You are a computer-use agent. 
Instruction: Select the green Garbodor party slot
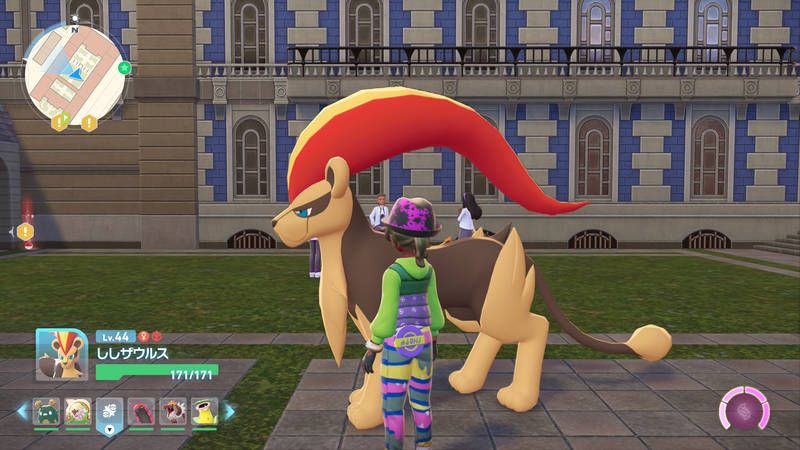pyautogui.click(x=47, y=411)
